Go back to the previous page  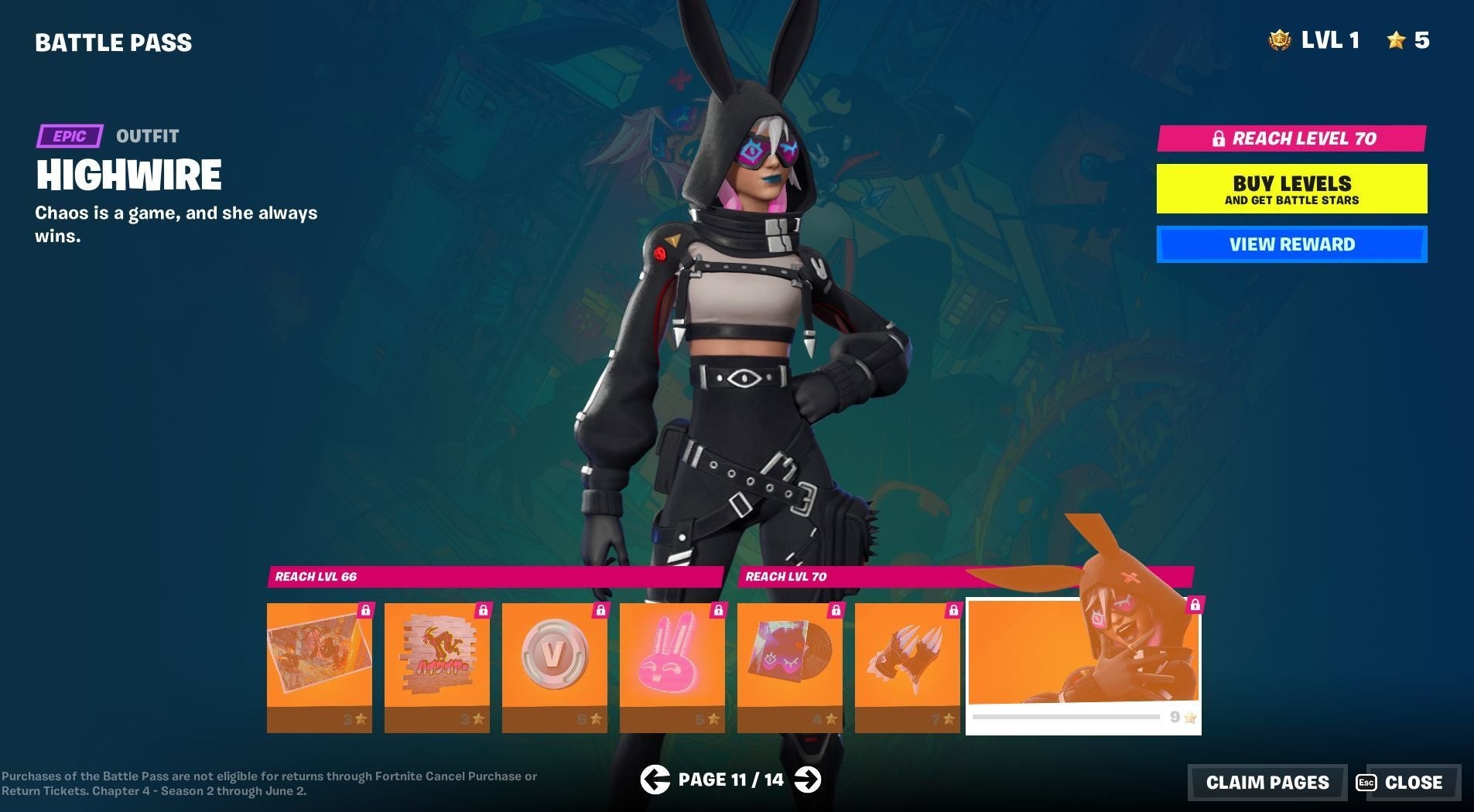click(x=656, y=780)
